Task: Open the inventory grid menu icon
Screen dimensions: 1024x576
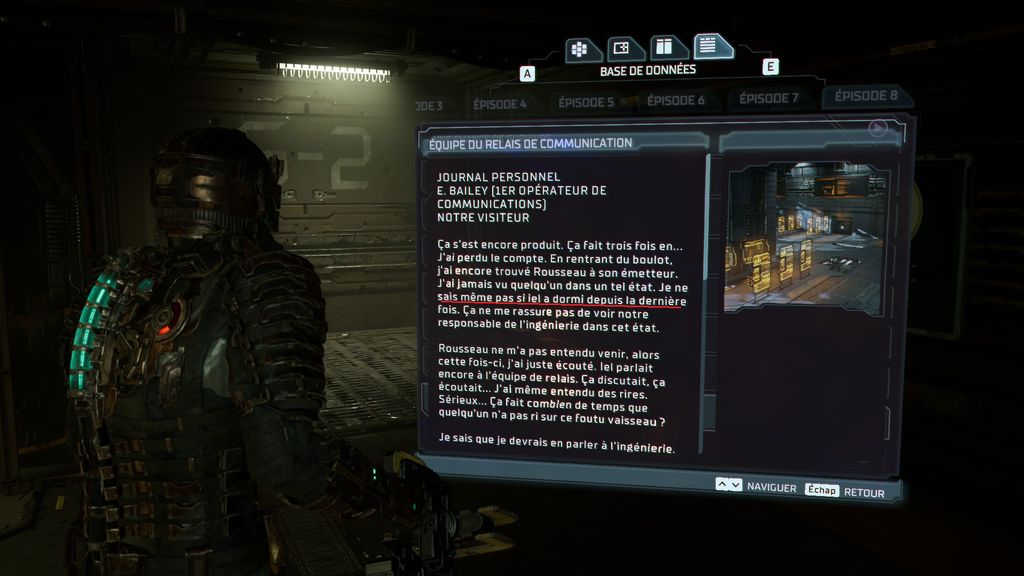Action: tap(580, 49)
